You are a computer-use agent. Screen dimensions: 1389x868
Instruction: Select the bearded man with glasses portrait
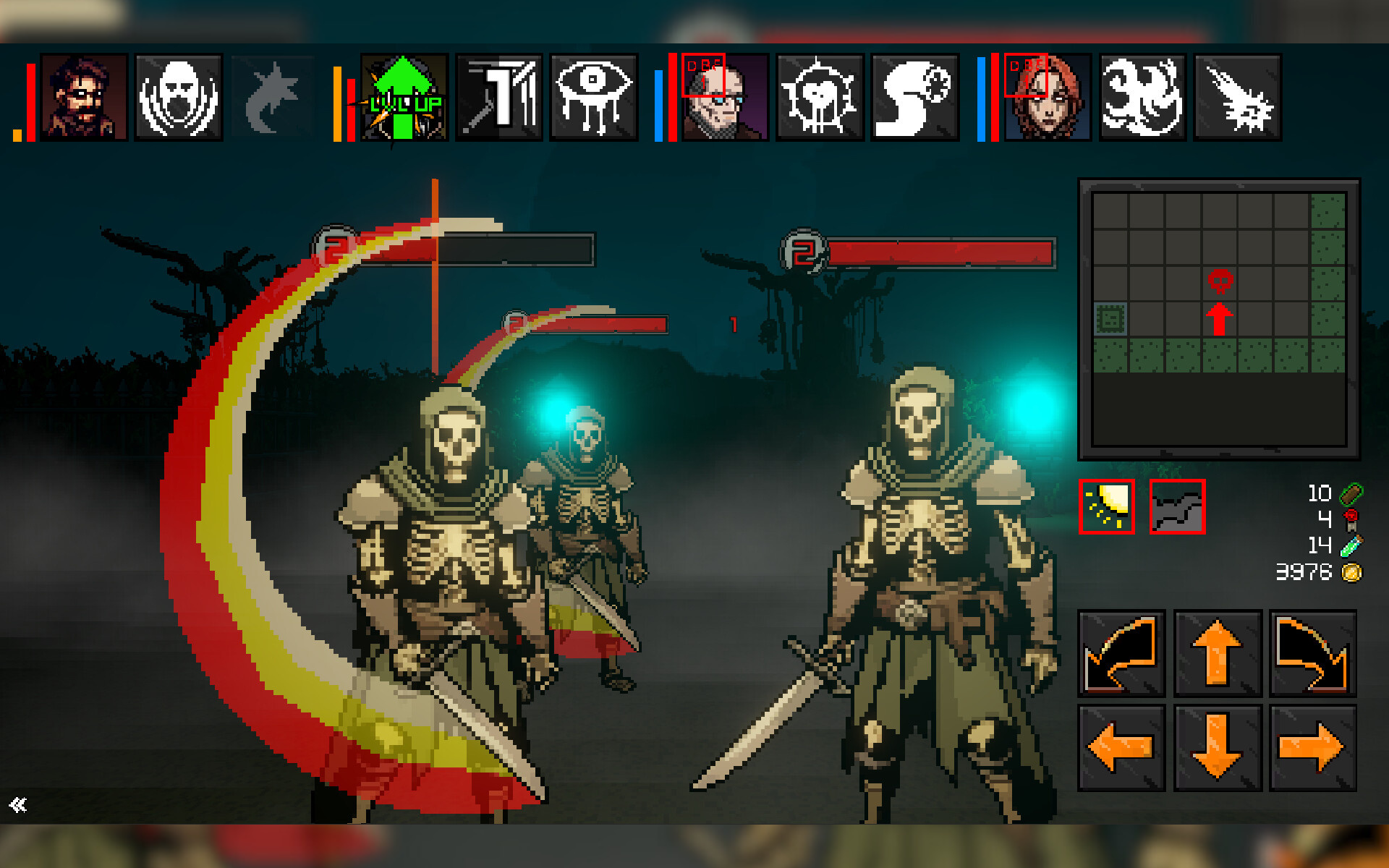[x=84, y=98]
